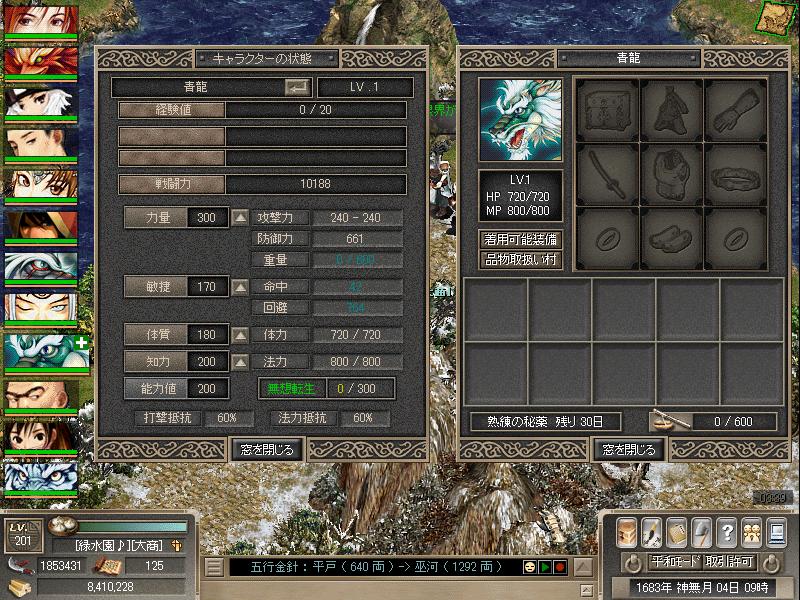This screenshot has width=800, height=600.
Task: Select the green dragon party portrait
Action: [x=38, y=350]
